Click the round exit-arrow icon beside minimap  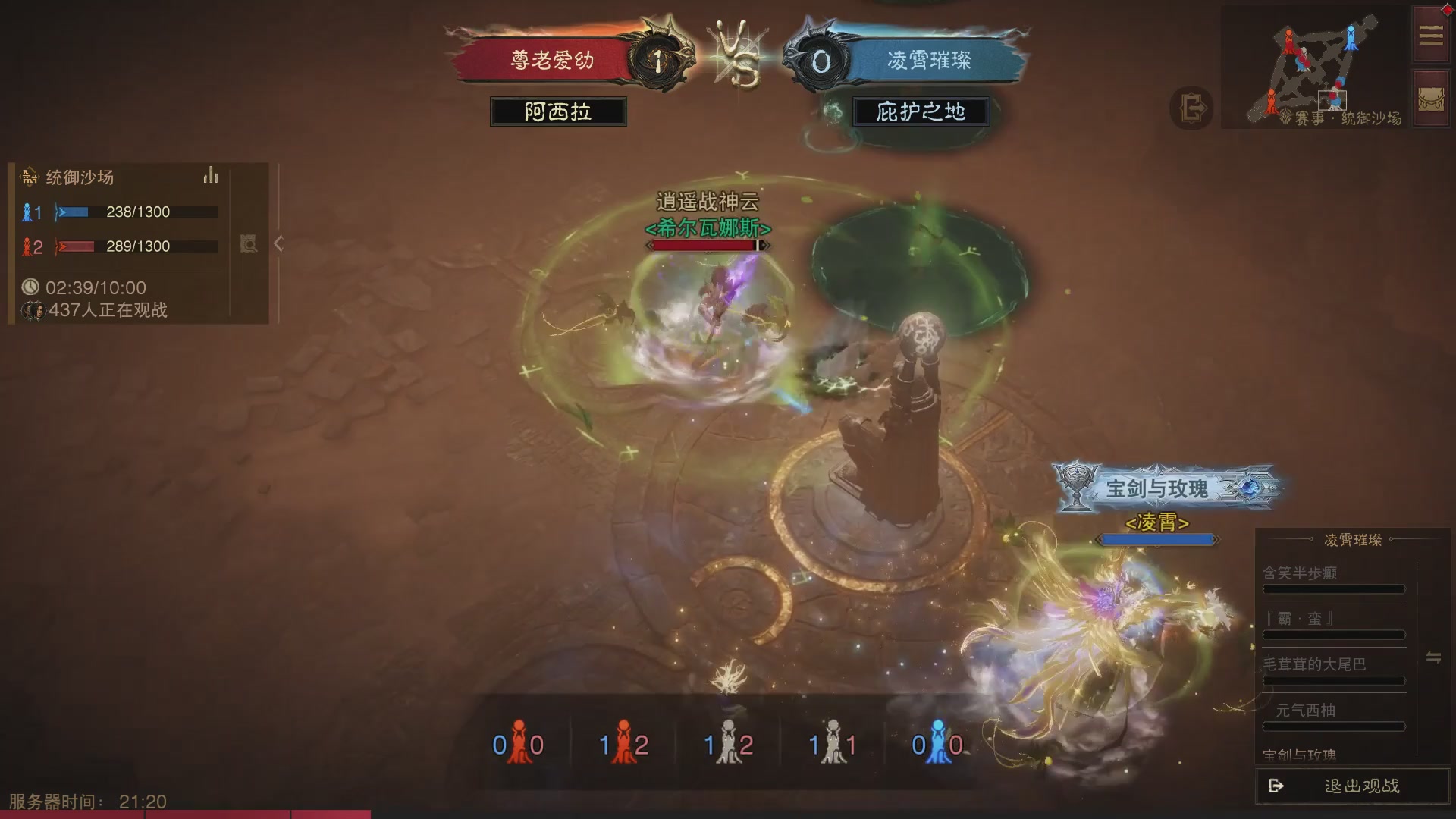(1191, 108)
